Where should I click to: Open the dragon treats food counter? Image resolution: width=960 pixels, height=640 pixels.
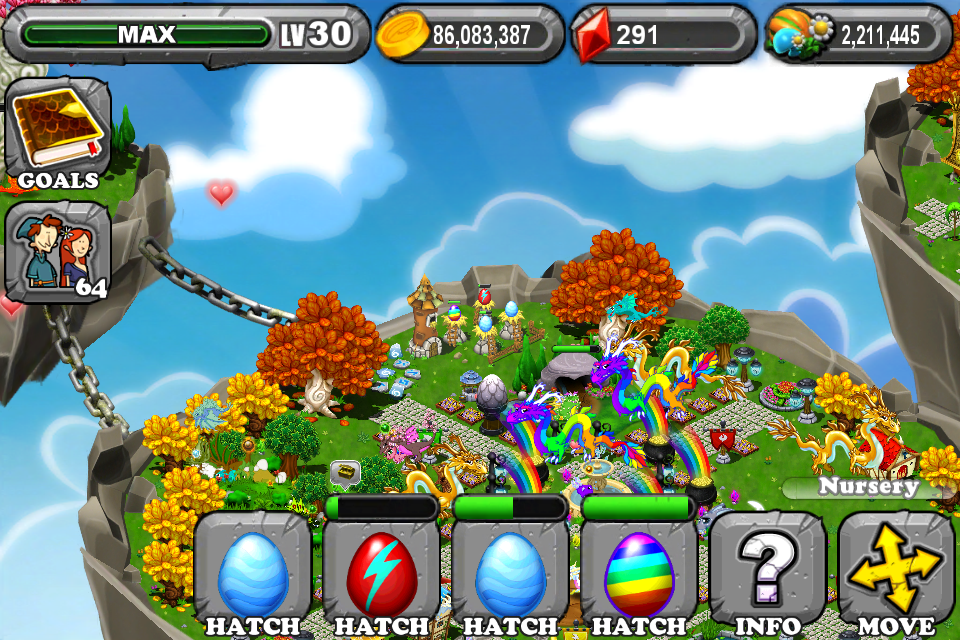point(858,35)
